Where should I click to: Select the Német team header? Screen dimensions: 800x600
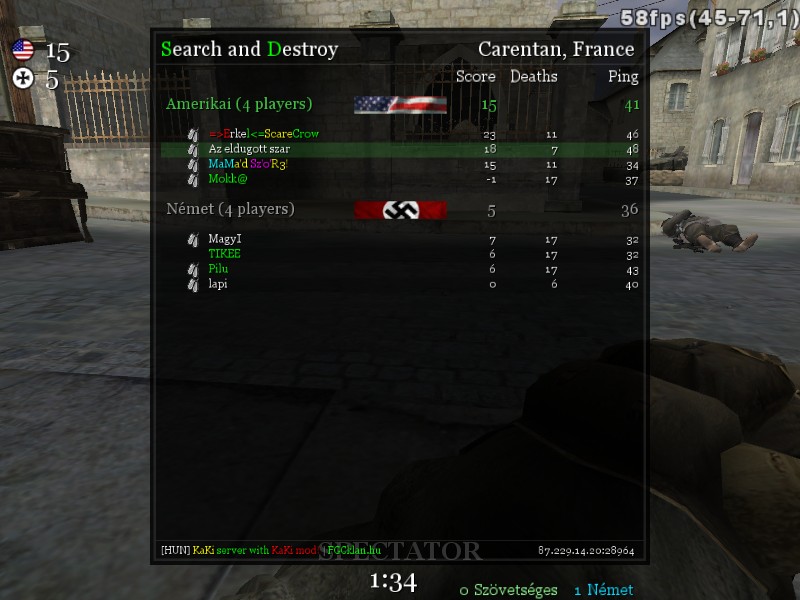[x=230, y=209]
